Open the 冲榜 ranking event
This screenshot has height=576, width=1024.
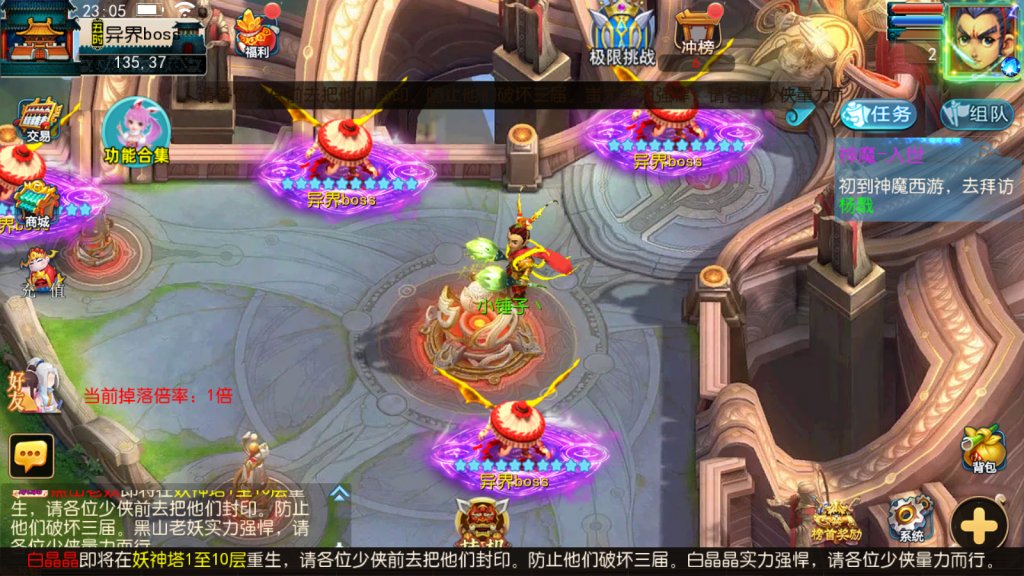coord(699,33)
